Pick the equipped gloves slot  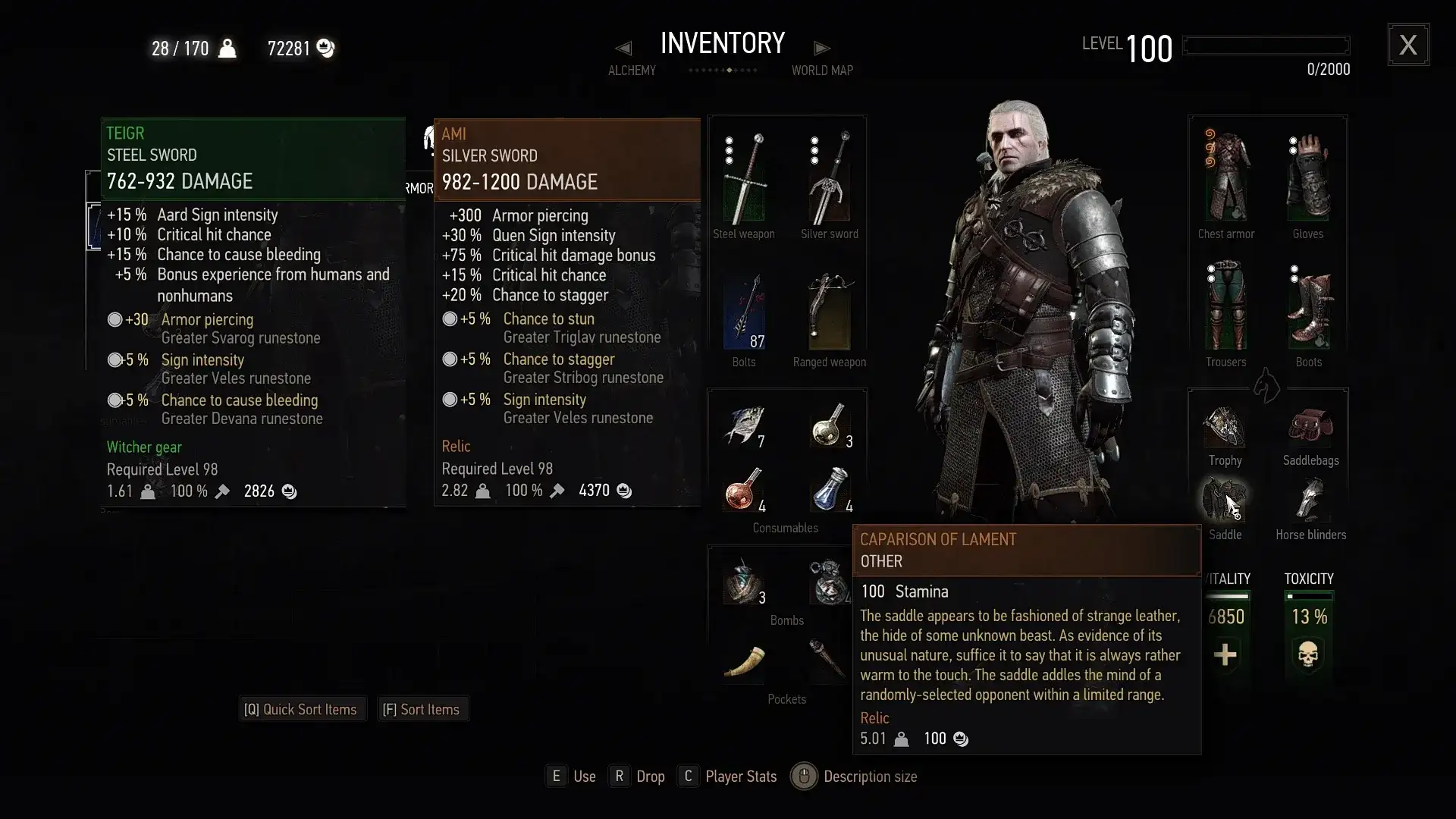click(1308, 178)
